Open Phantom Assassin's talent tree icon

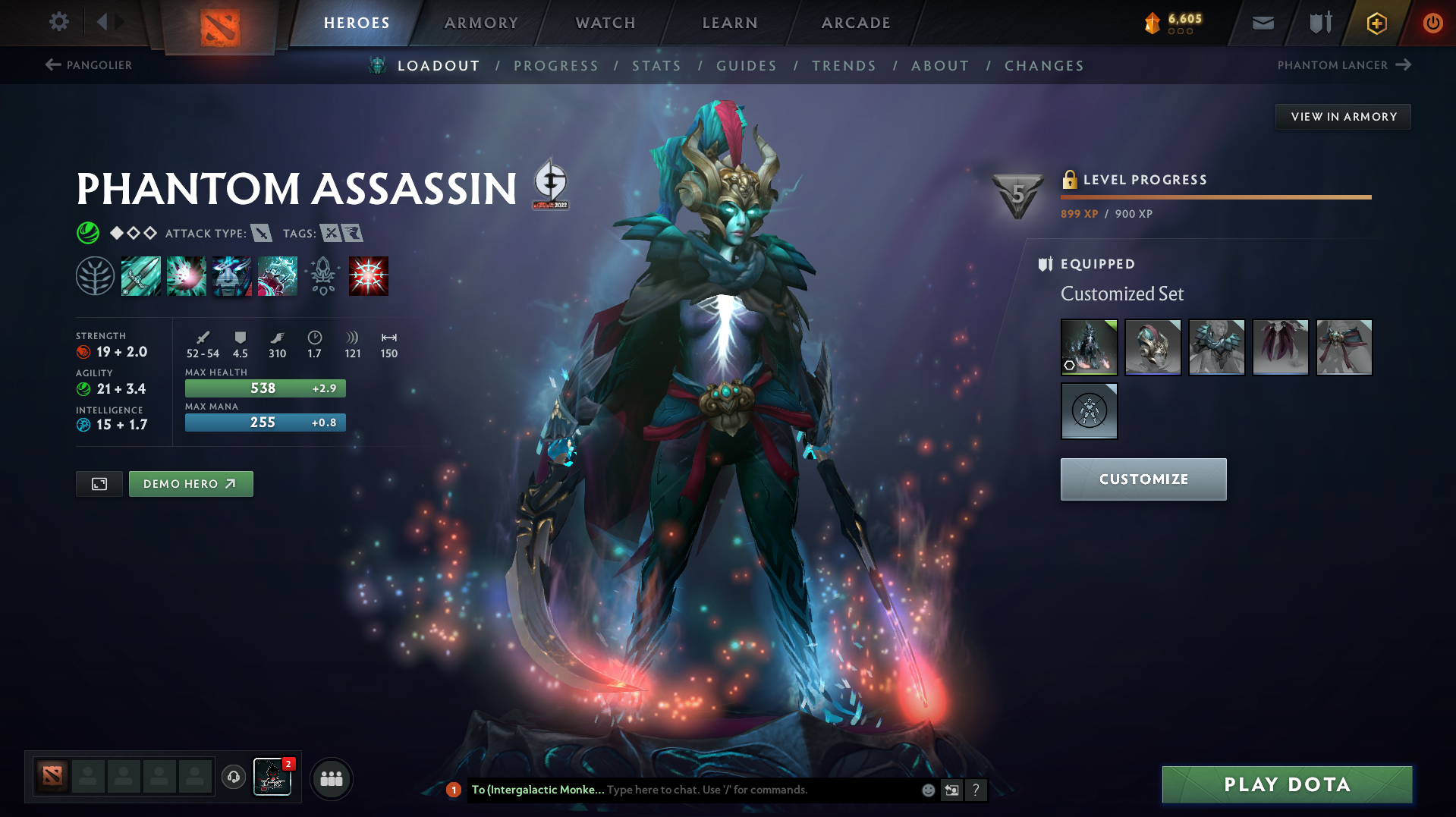pos(96,275)
